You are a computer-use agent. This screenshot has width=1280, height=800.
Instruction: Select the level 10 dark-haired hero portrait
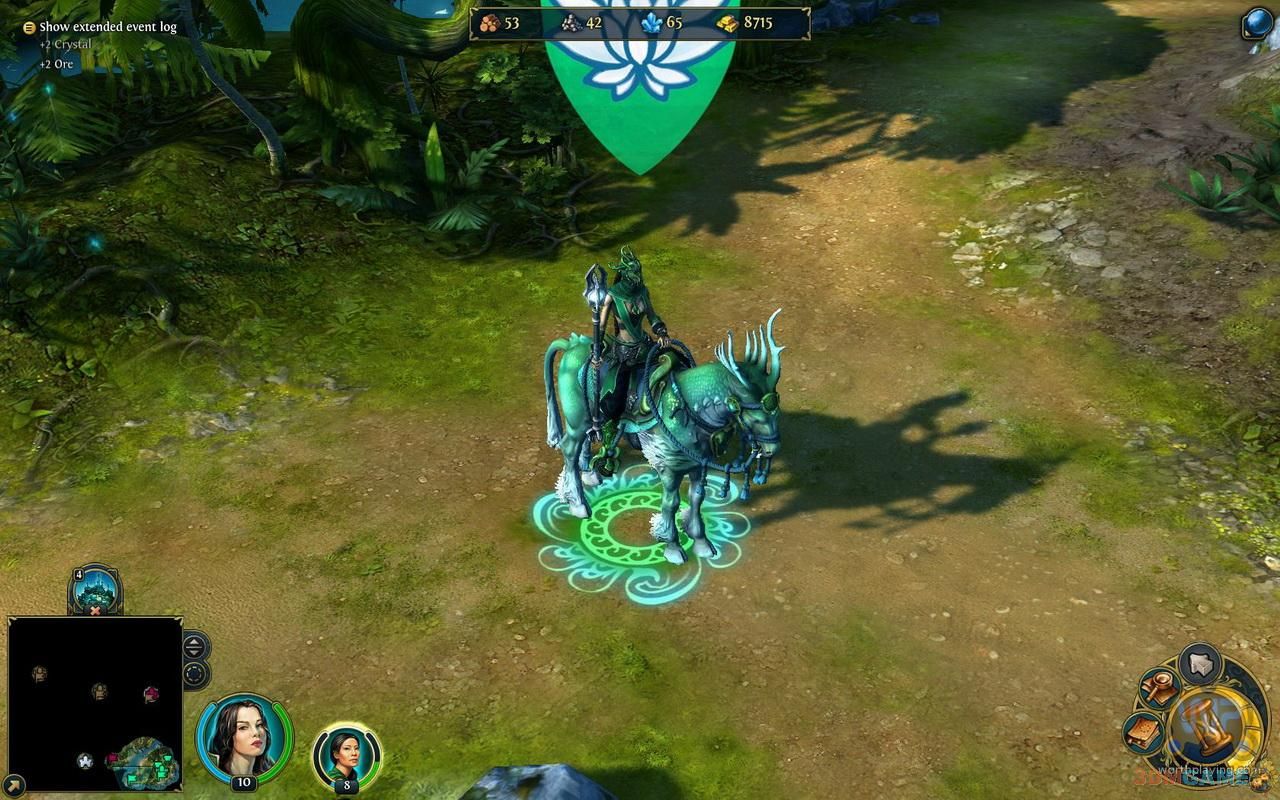[243, 738]
